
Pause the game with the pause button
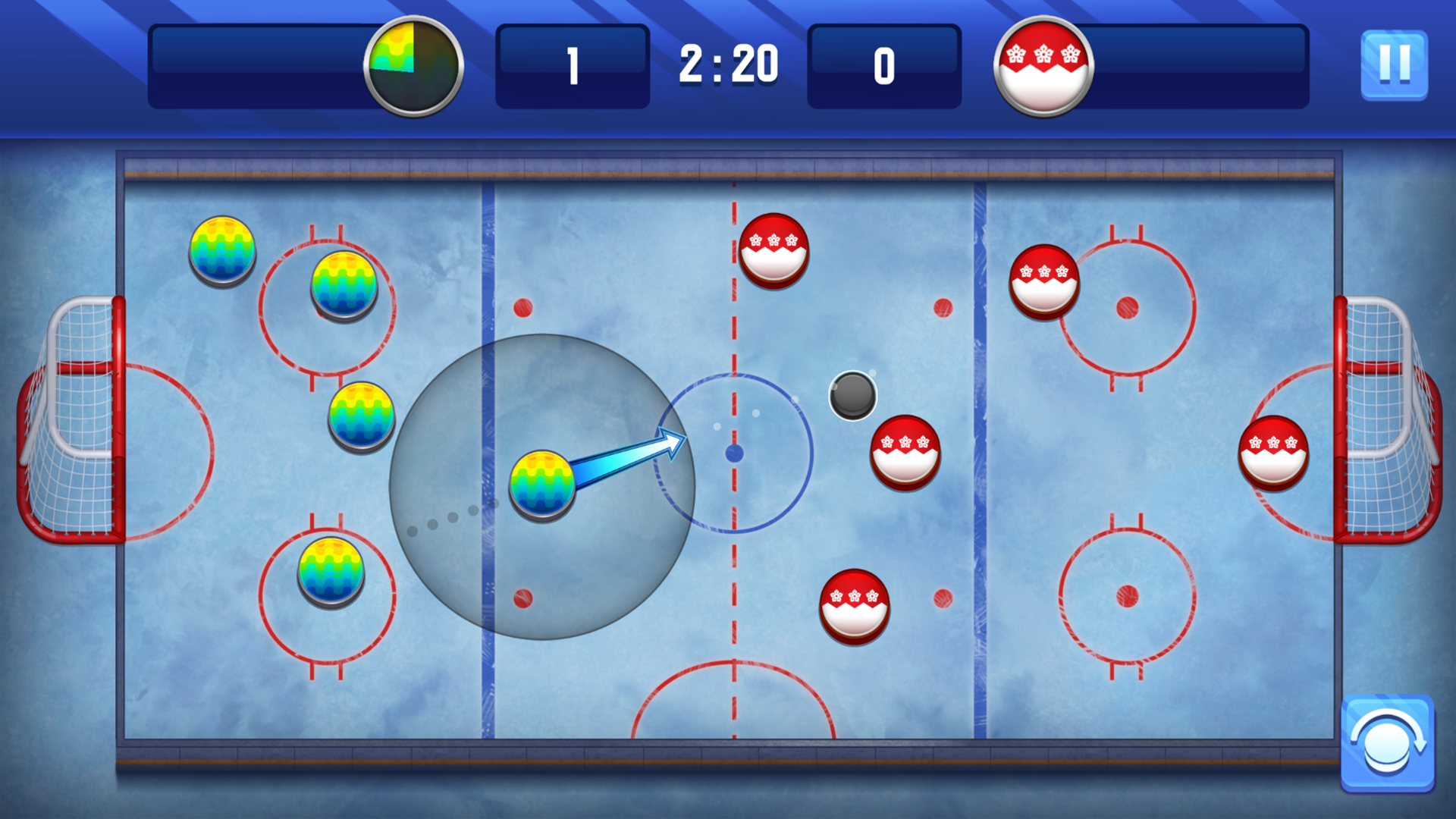(x=1395, y=64)
